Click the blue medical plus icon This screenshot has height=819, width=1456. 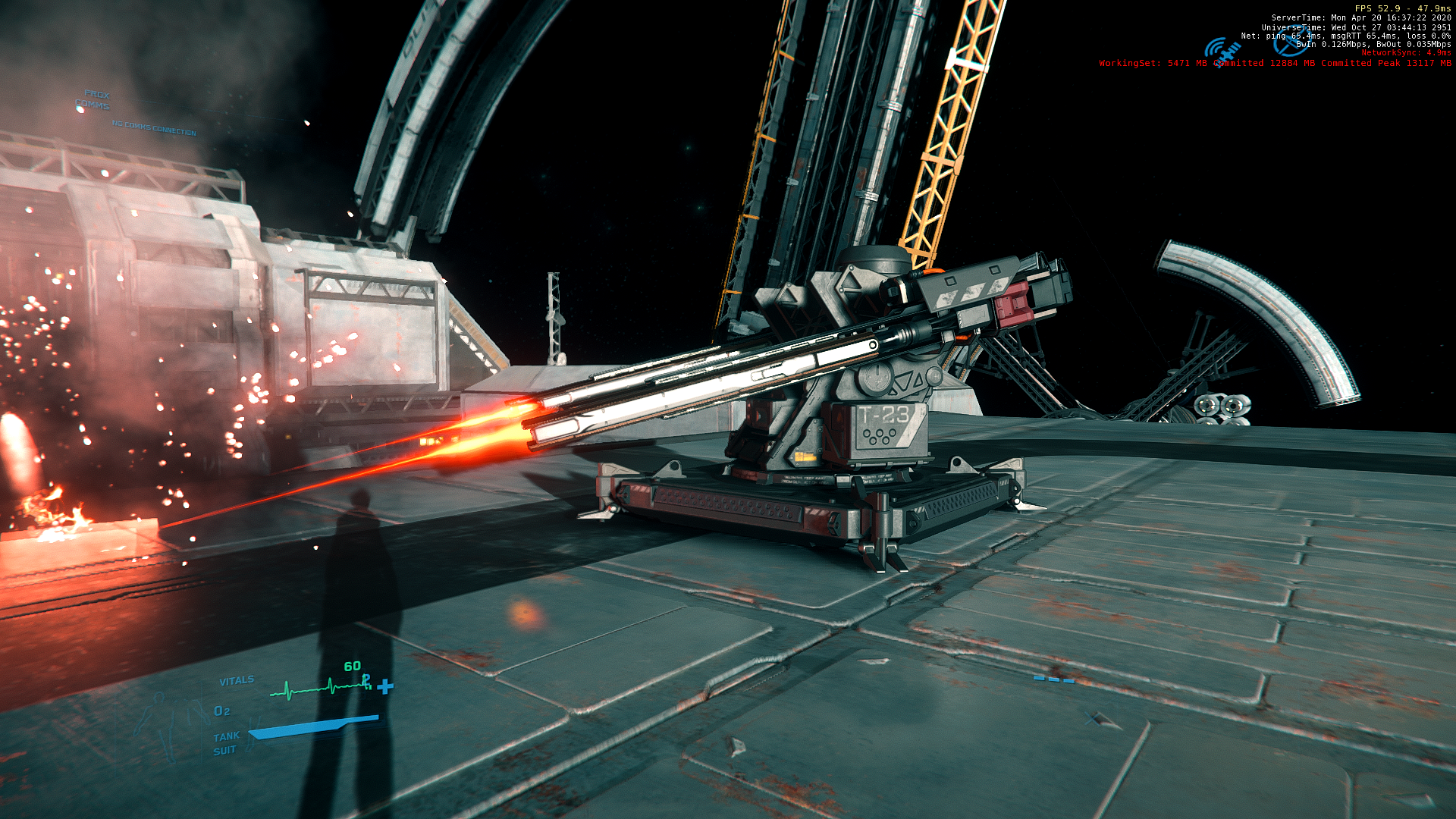(x=385, y=686)
